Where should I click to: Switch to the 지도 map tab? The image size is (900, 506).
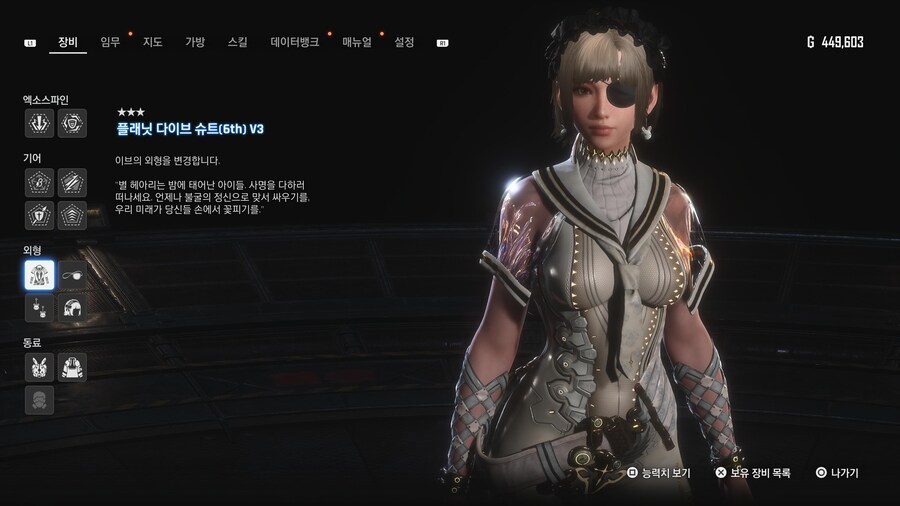click(152, 42)
